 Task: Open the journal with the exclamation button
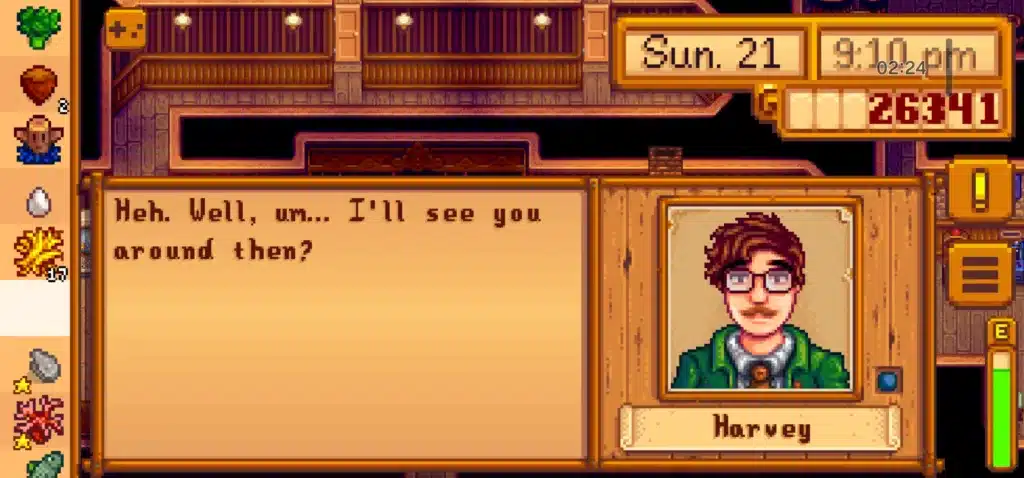pos(980,188)
